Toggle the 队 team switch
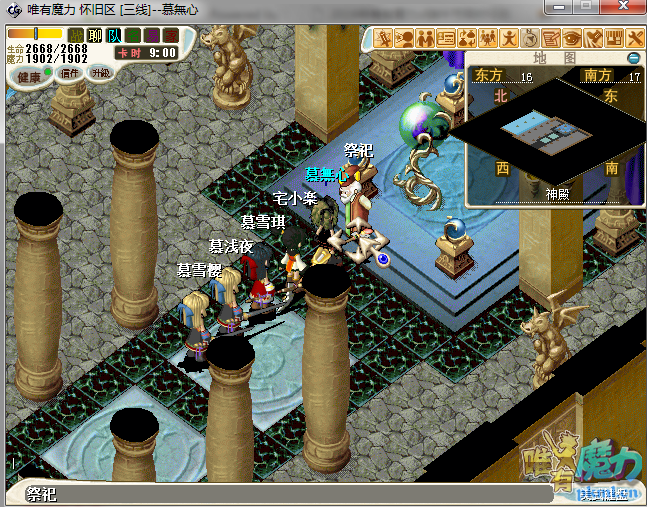647x507 pixels. coord(113,37)
